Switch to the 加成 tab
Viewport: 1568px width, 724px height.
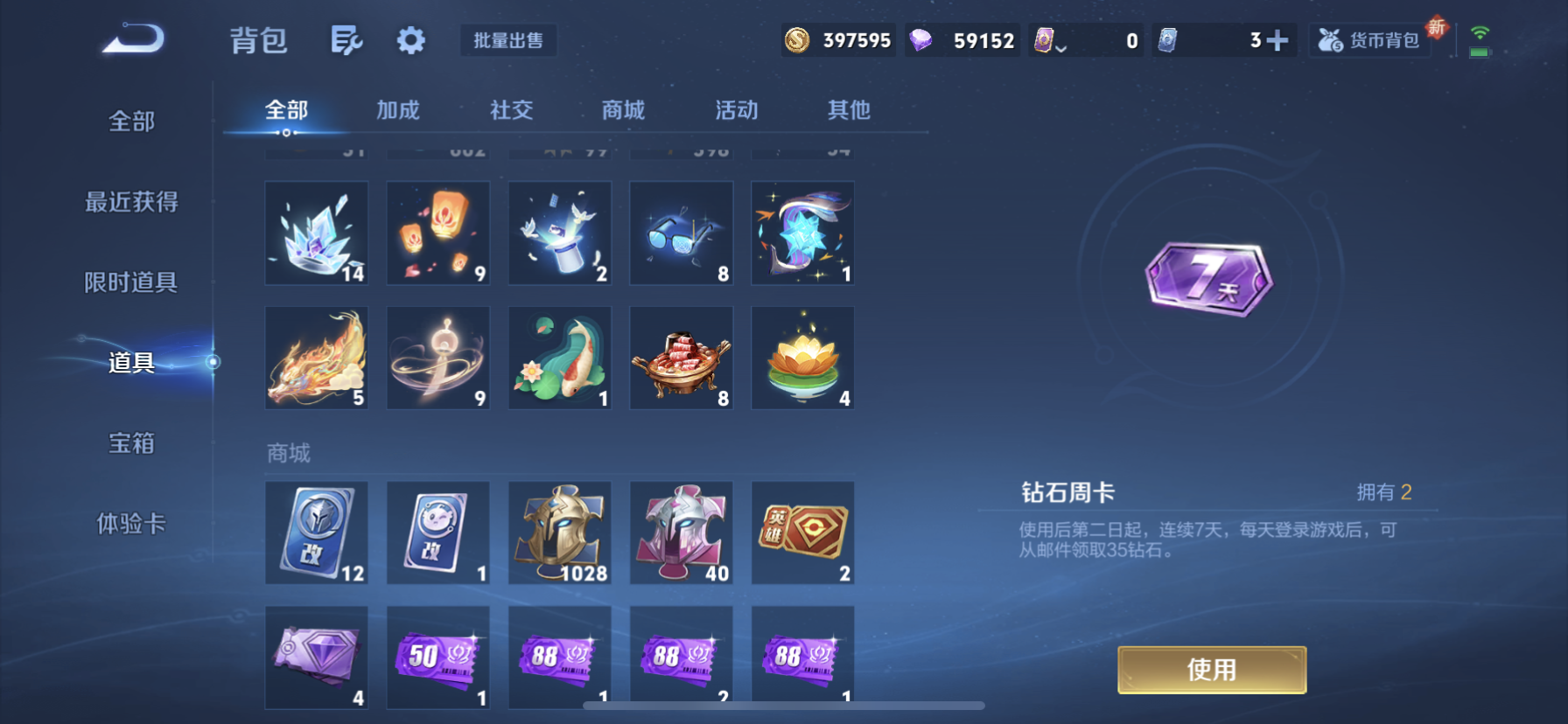[x=398, y=110]
